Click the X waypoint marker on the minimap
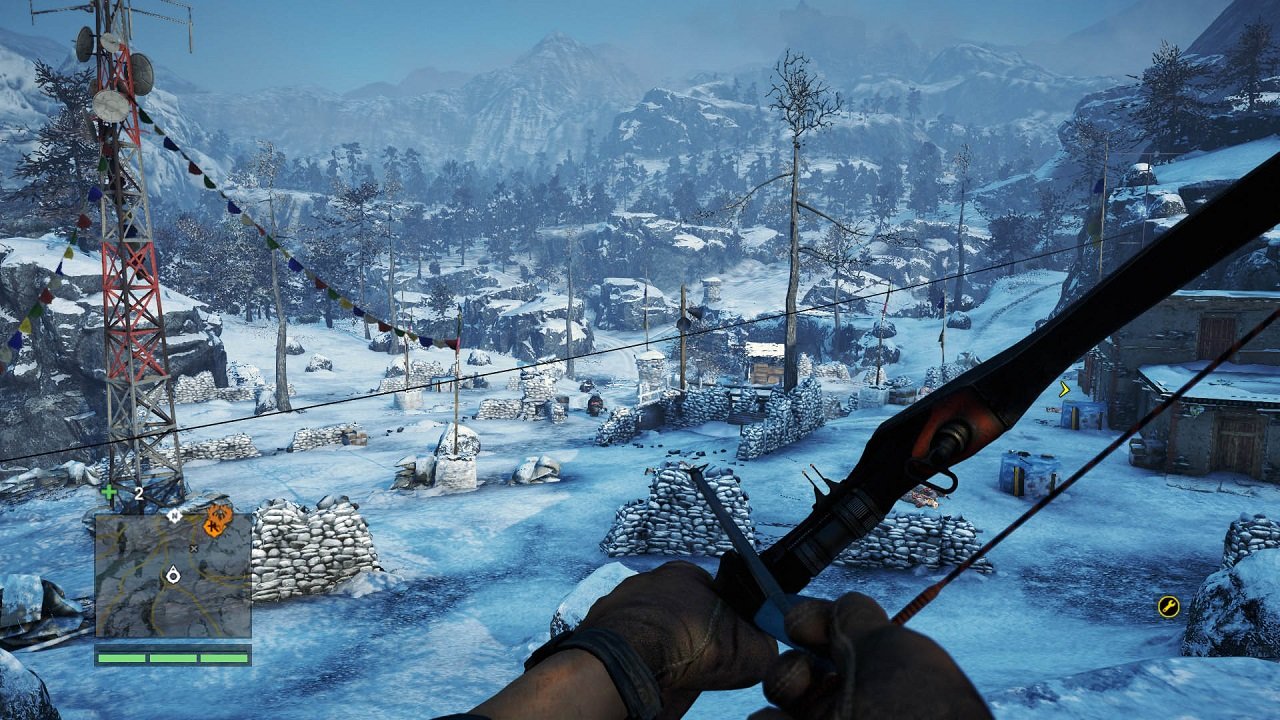The width and height of the screenshot is (1280, 720). pyautogui.click(x=194, y=548)
